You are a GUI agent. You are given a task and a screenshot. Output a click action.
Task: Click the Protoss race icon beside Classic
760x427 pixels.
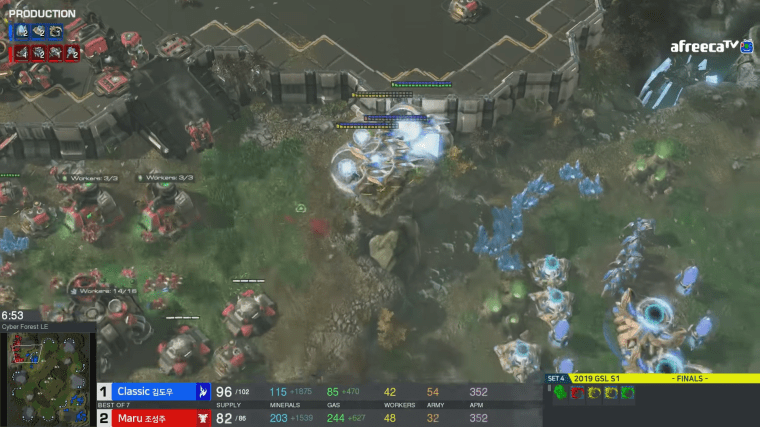click(203, 392)
